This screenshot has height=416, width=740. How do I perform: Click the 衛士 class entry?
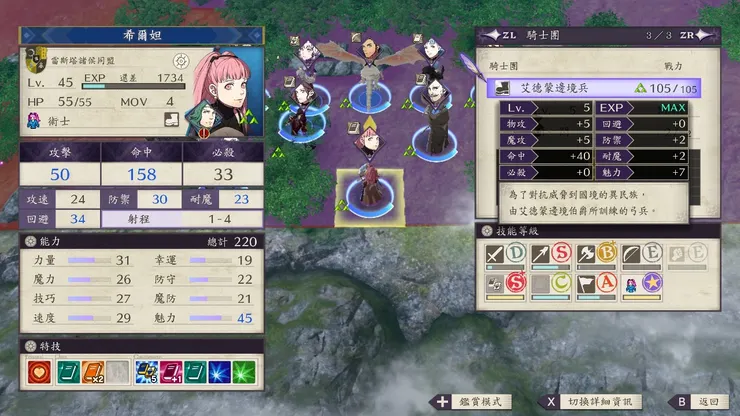(60, 121)
